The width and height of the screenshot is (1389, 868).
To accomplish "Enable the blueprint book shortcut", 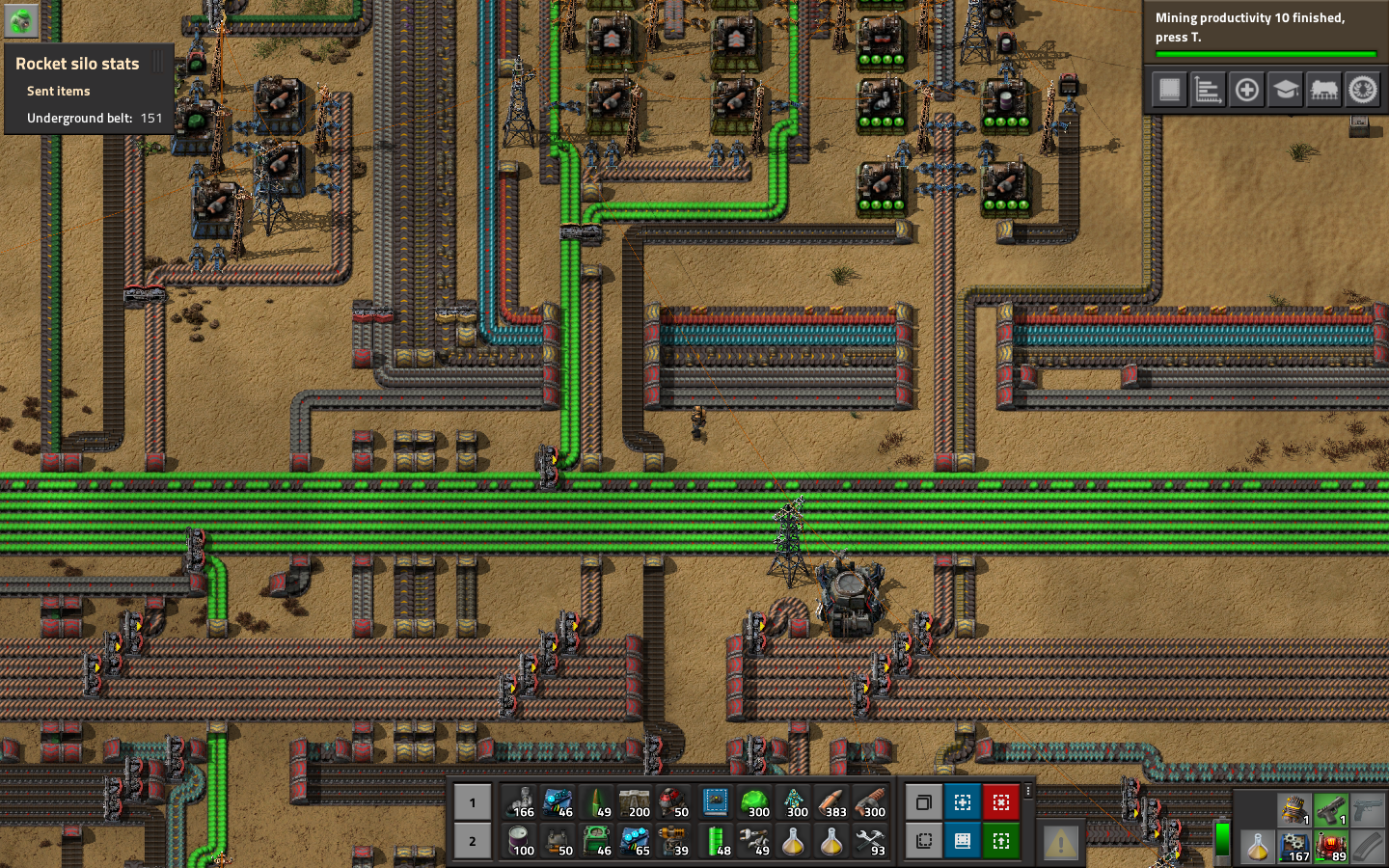I will point(963,841).
